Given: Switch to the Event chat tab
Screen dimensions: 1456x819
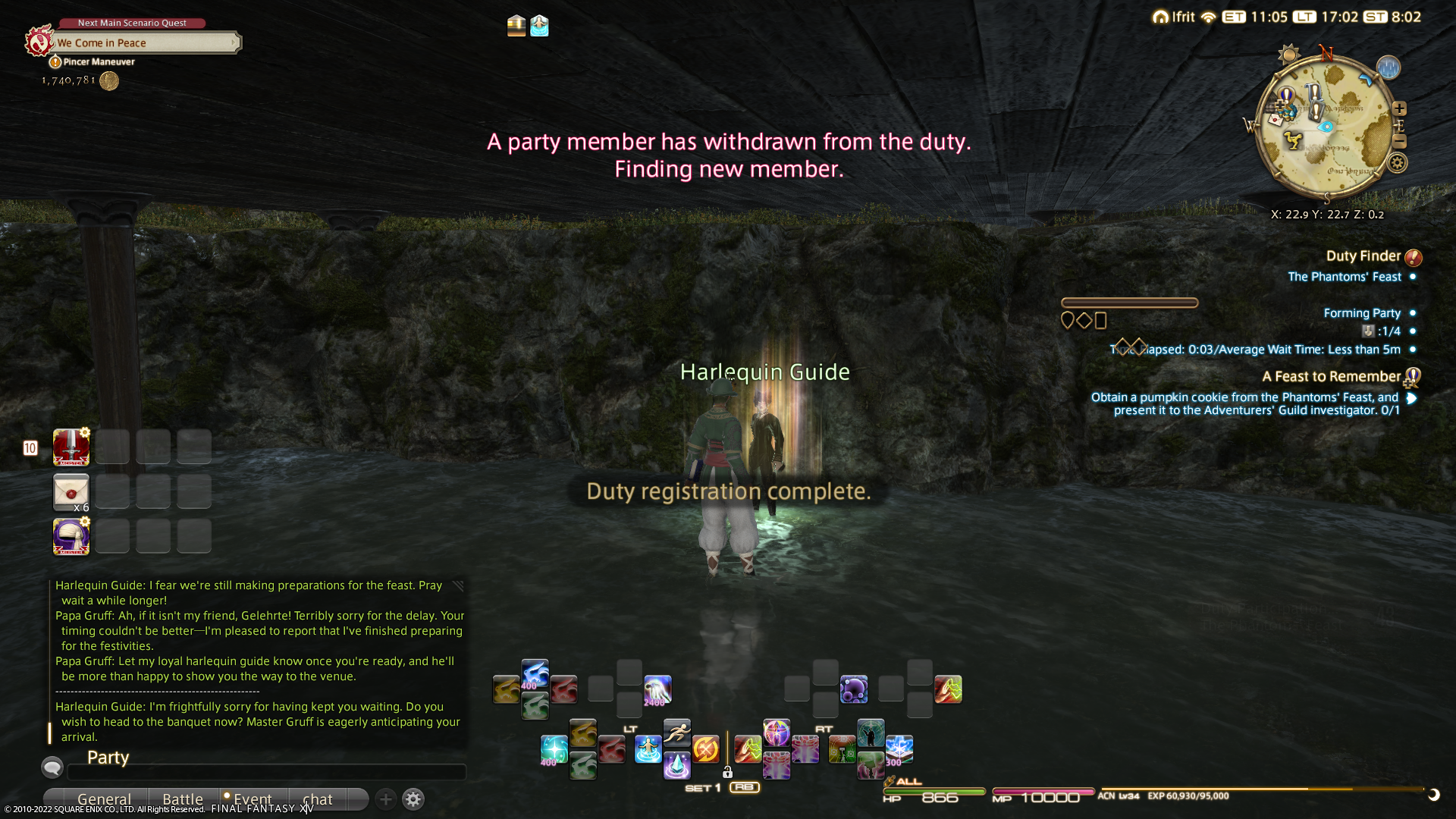Looking at the screenshot, I should [x=252, y=799].
